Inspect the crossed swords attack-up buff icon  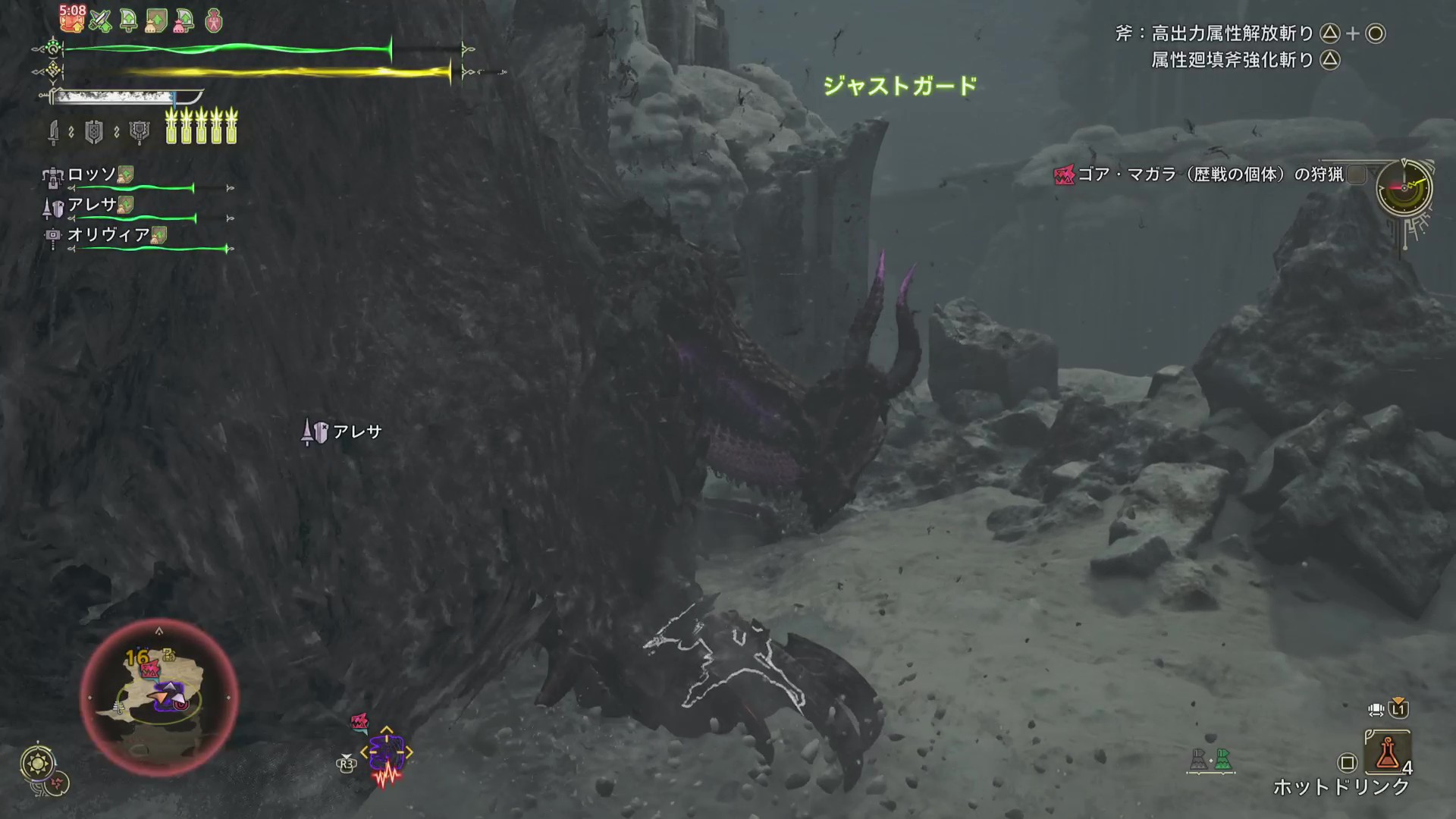coord(100,20)
